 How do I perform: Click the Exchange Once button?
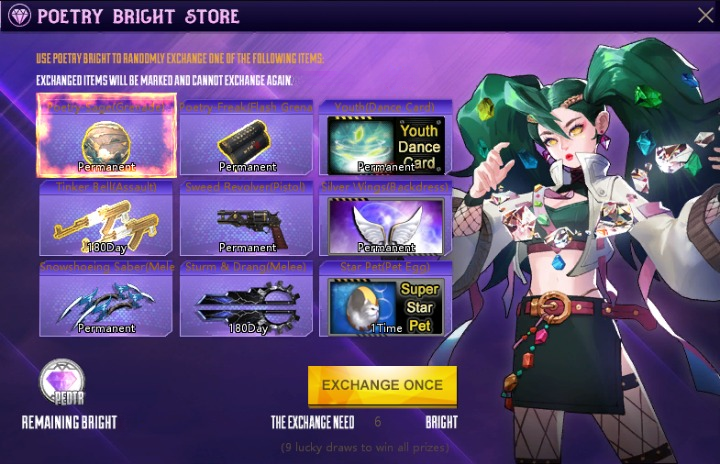click(x=382, y=384)
